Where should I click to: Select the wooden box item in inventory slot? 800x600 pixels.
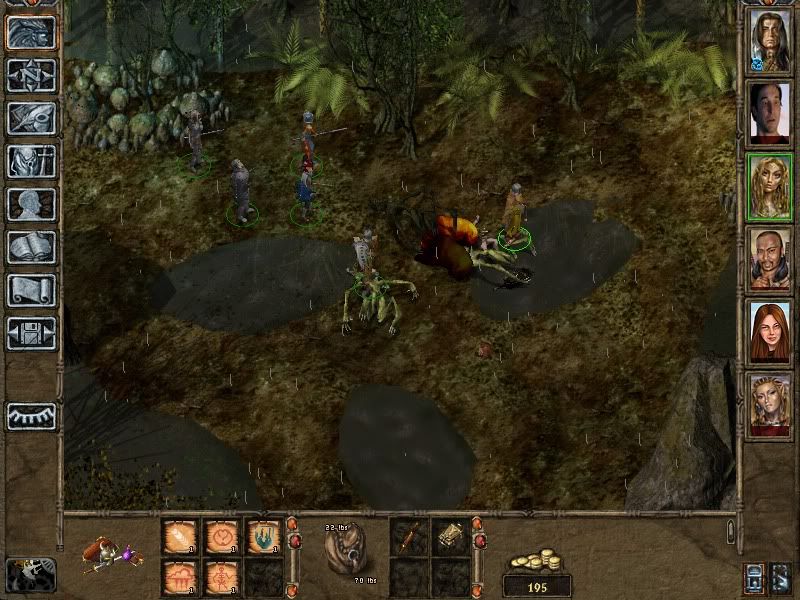coord(449,537)
